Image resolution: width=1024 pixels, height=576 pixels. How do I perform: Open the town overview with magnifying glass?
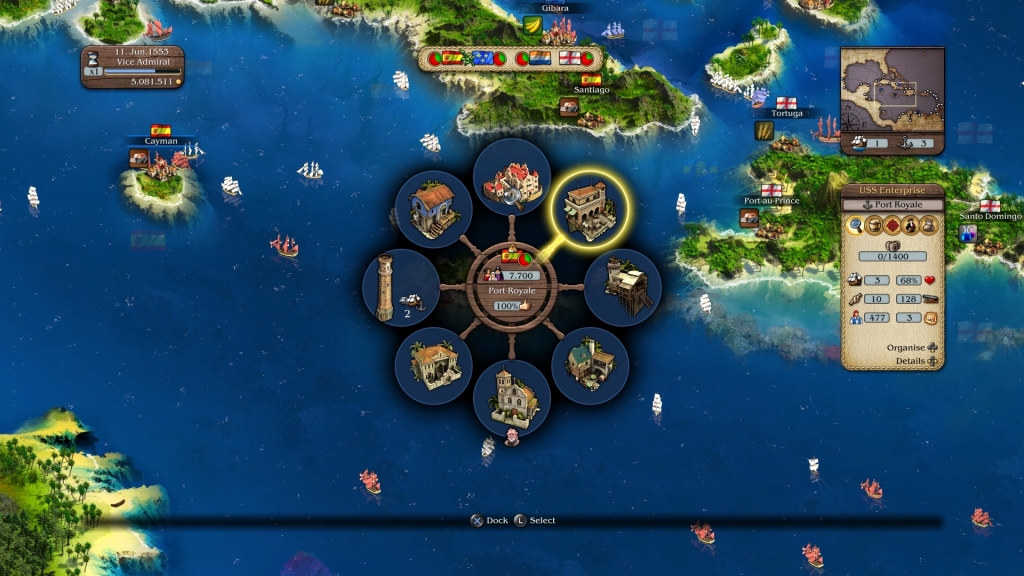coord(511,178)
